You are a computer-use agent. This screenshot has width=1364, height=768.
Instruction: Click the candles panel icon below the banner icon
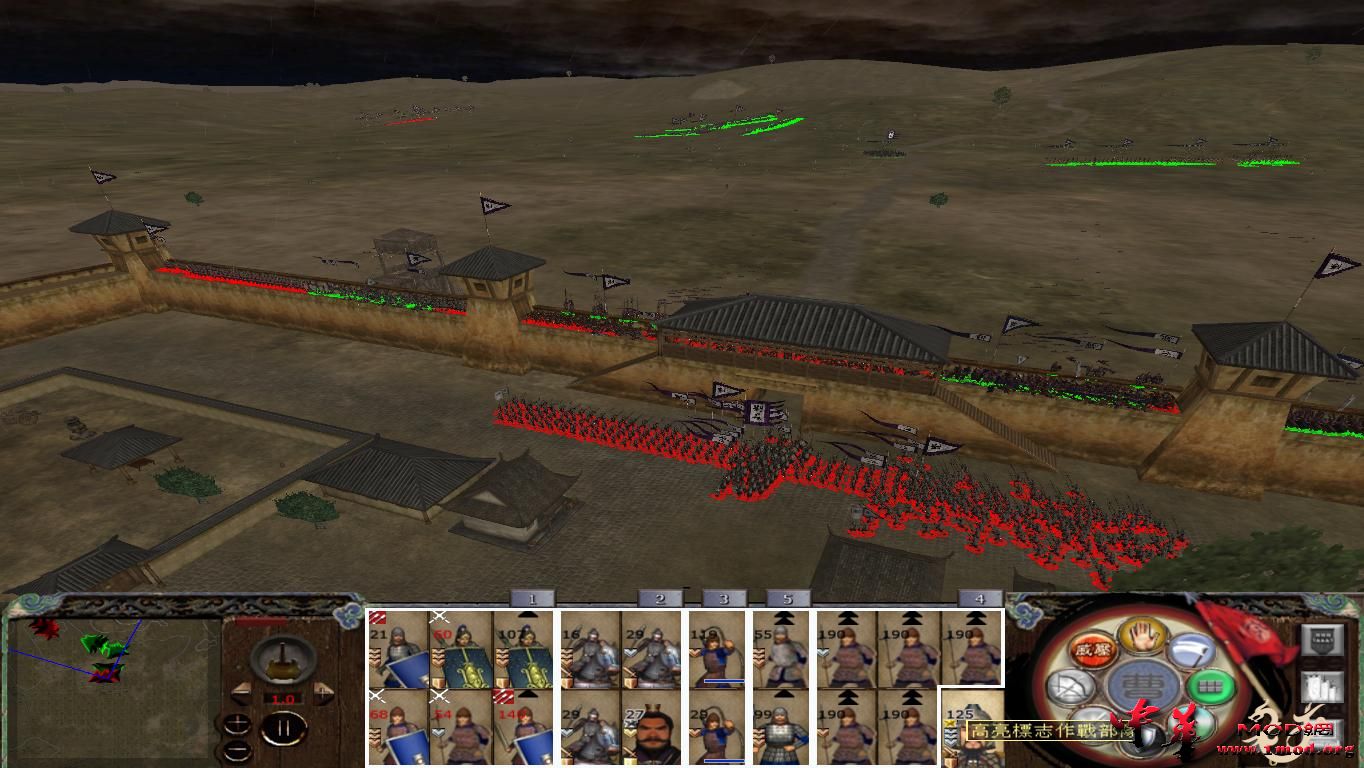(x=1323, y=686)
